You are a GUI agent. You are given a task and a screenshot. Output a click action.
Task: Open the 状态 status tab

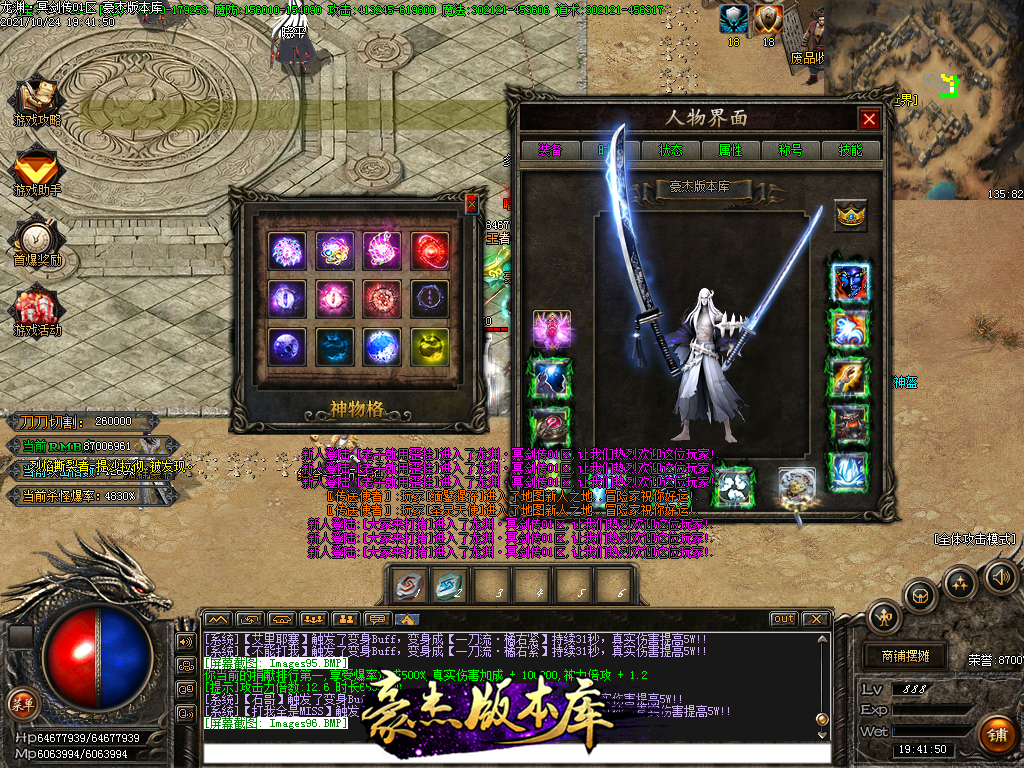click(x=670, y=150)
